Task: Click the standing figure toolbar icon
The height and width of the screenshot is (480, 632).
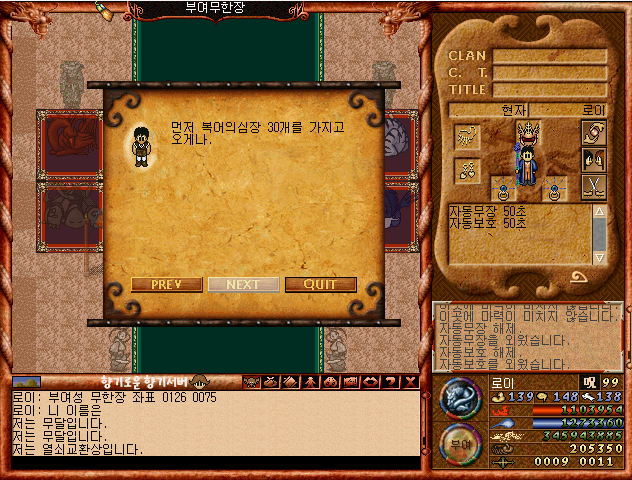Action: (x=311, y=381)
